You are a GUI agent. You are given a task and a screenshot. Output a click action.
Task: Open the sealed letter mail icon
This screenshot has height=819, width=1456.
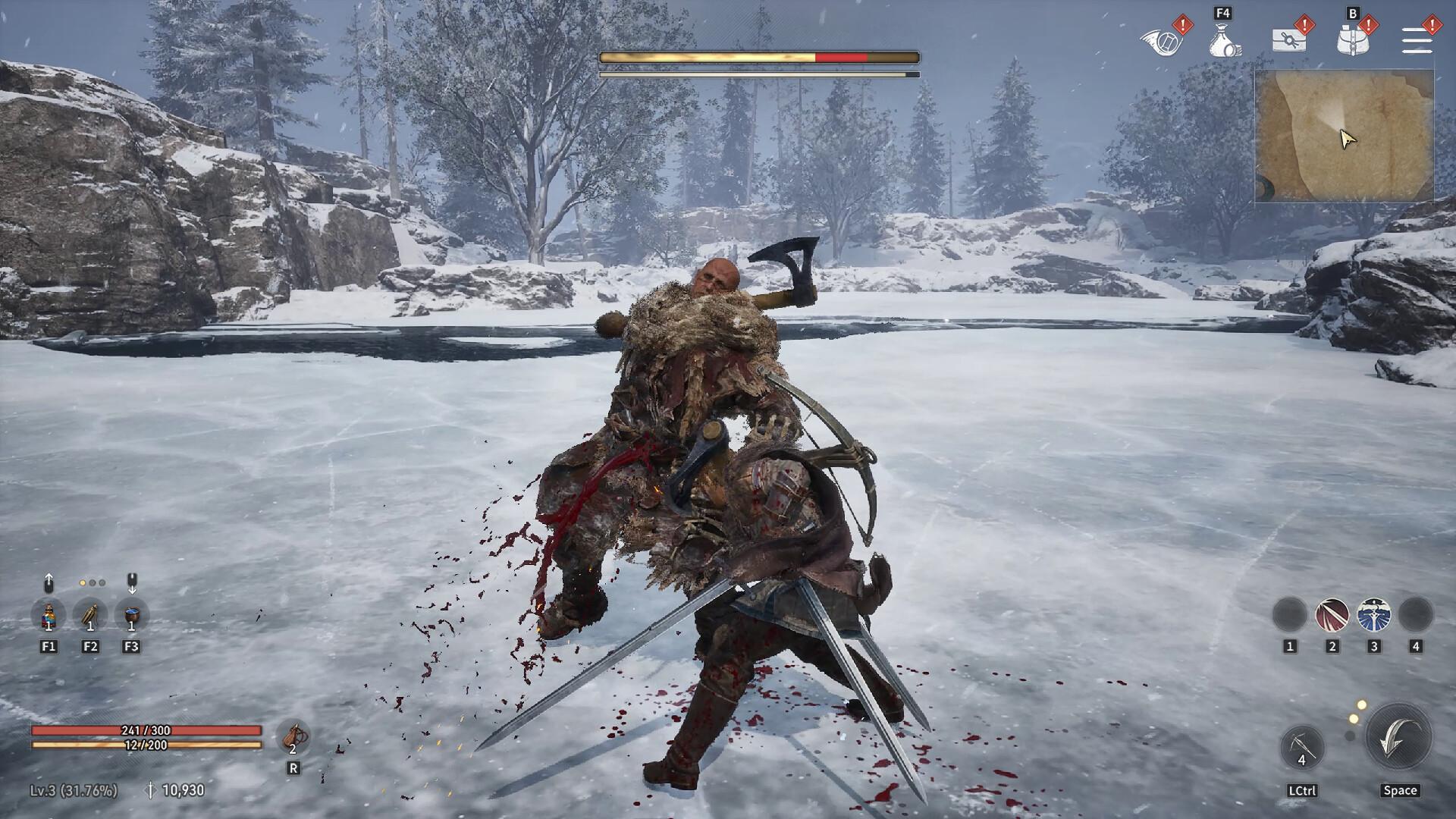coord(1288,40)
